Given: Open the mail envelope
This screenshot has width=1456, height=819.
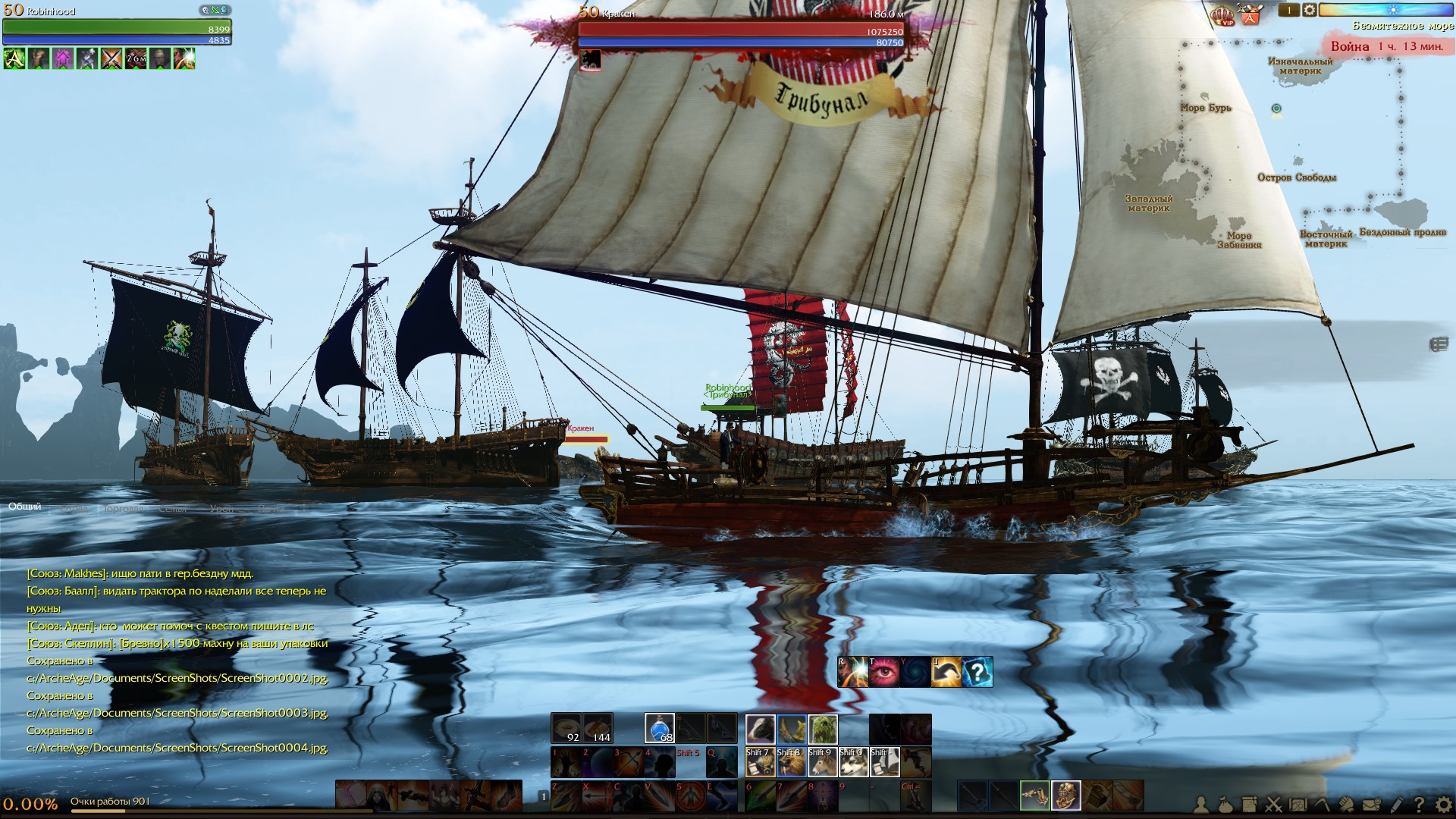Looking at the screenshot, I should [1370, 805].
